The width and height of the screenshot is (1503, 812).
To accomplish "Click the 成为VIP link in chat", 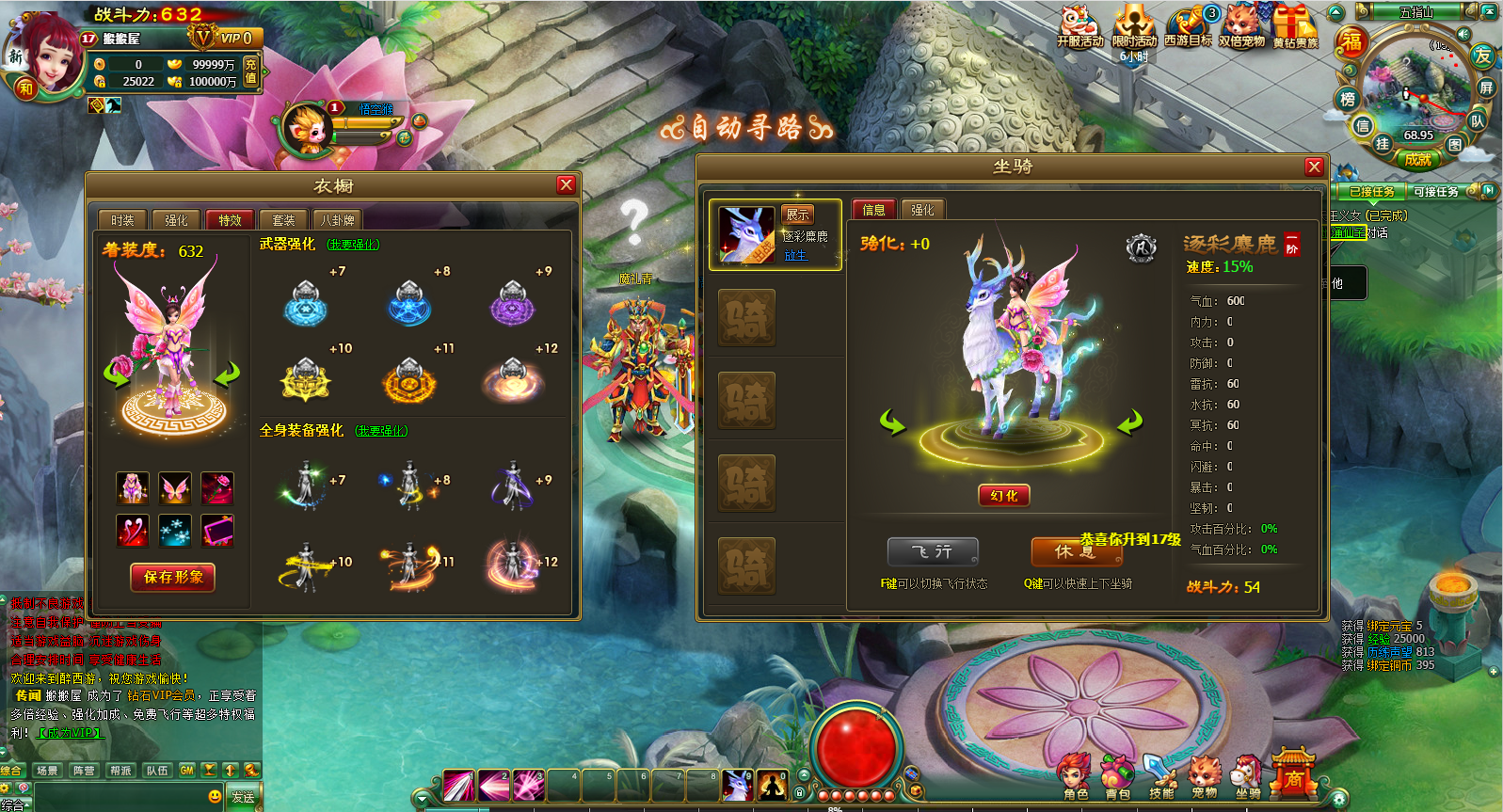I will pyautogui.click(x=71, y=733).
